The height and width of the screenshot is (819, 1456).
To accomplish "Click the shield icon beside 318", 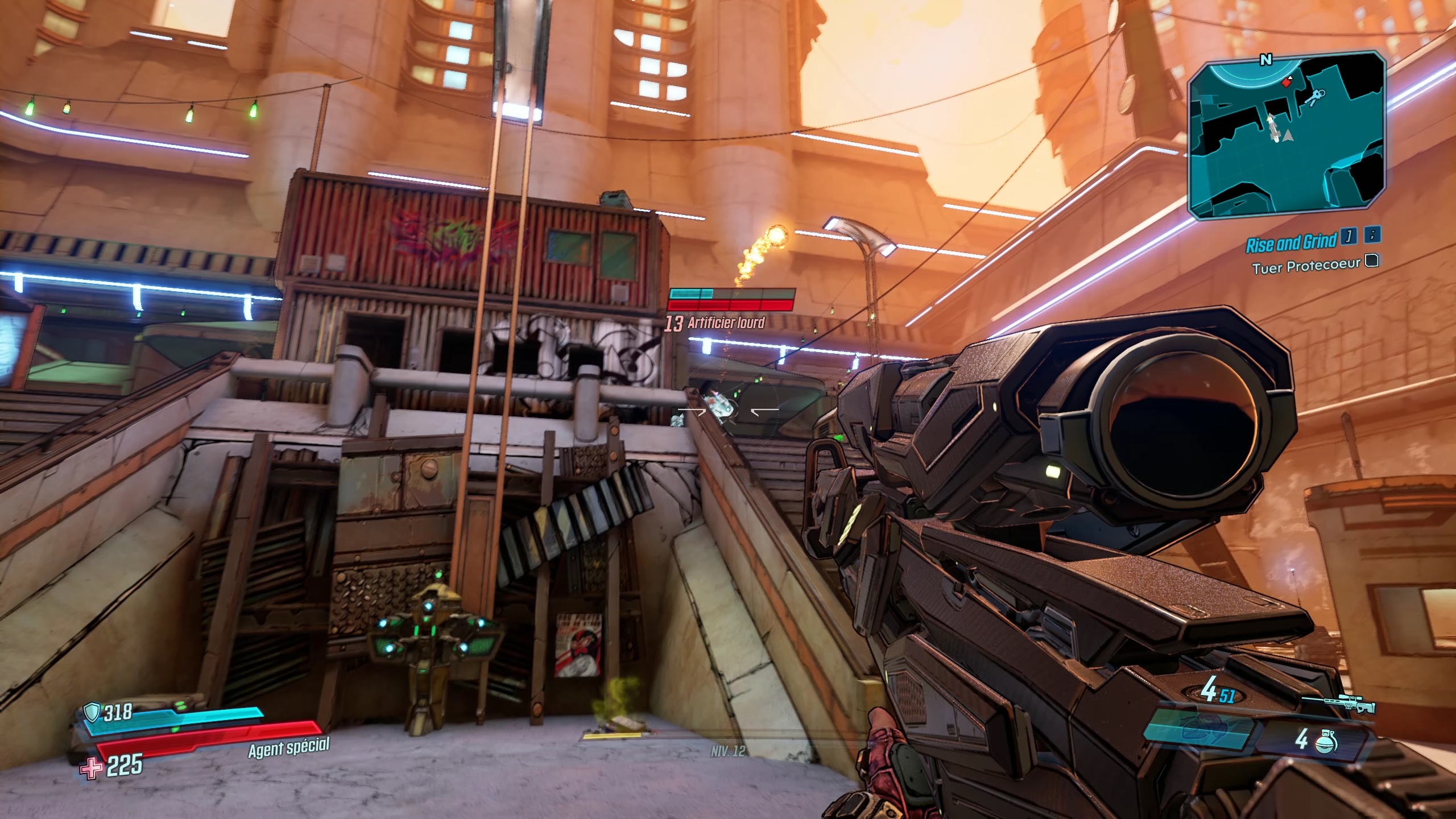I will click(91, 712).
